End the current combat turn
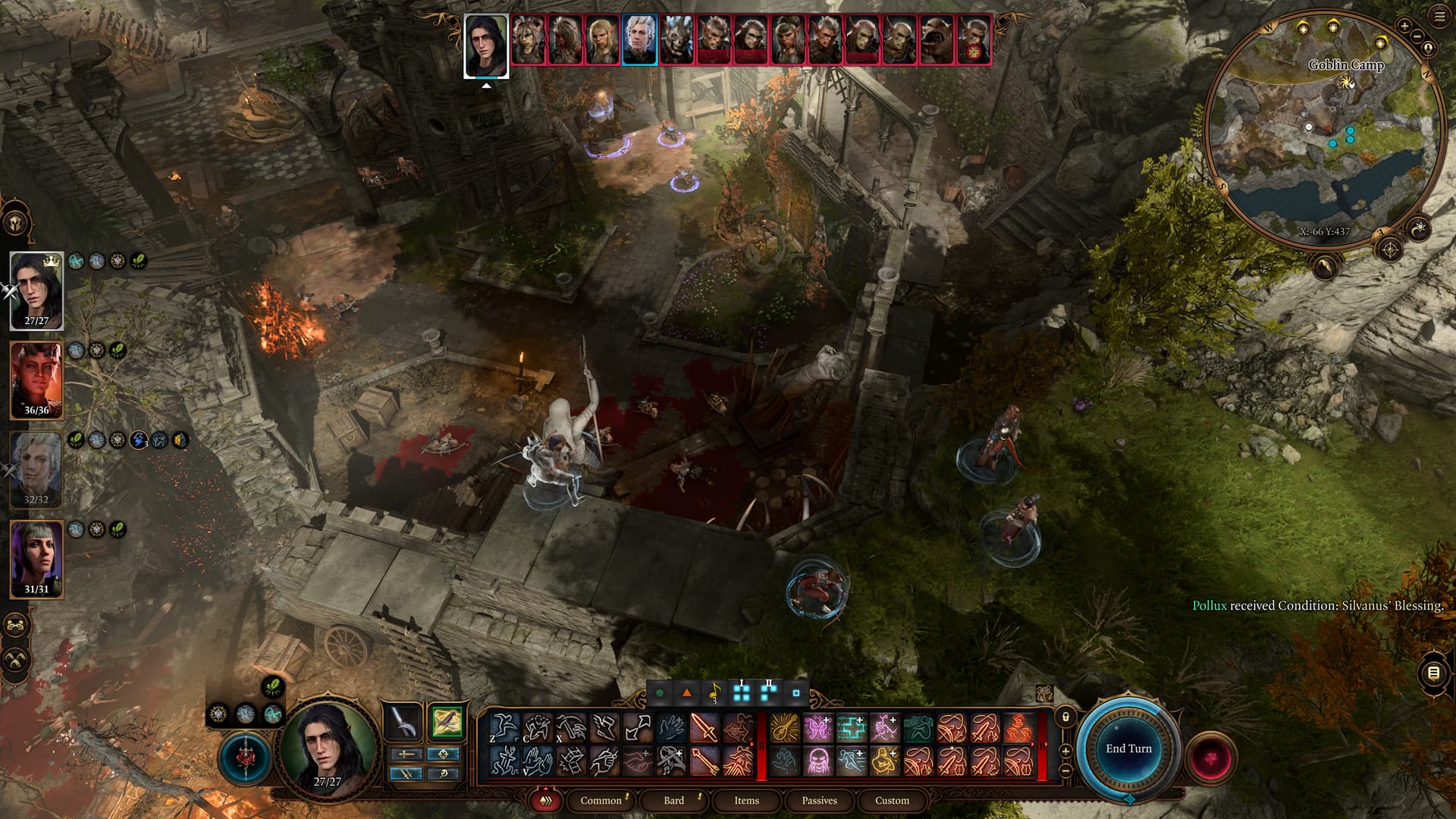The width and height of the screenshot is (1456, 819). pos(1128,748)
